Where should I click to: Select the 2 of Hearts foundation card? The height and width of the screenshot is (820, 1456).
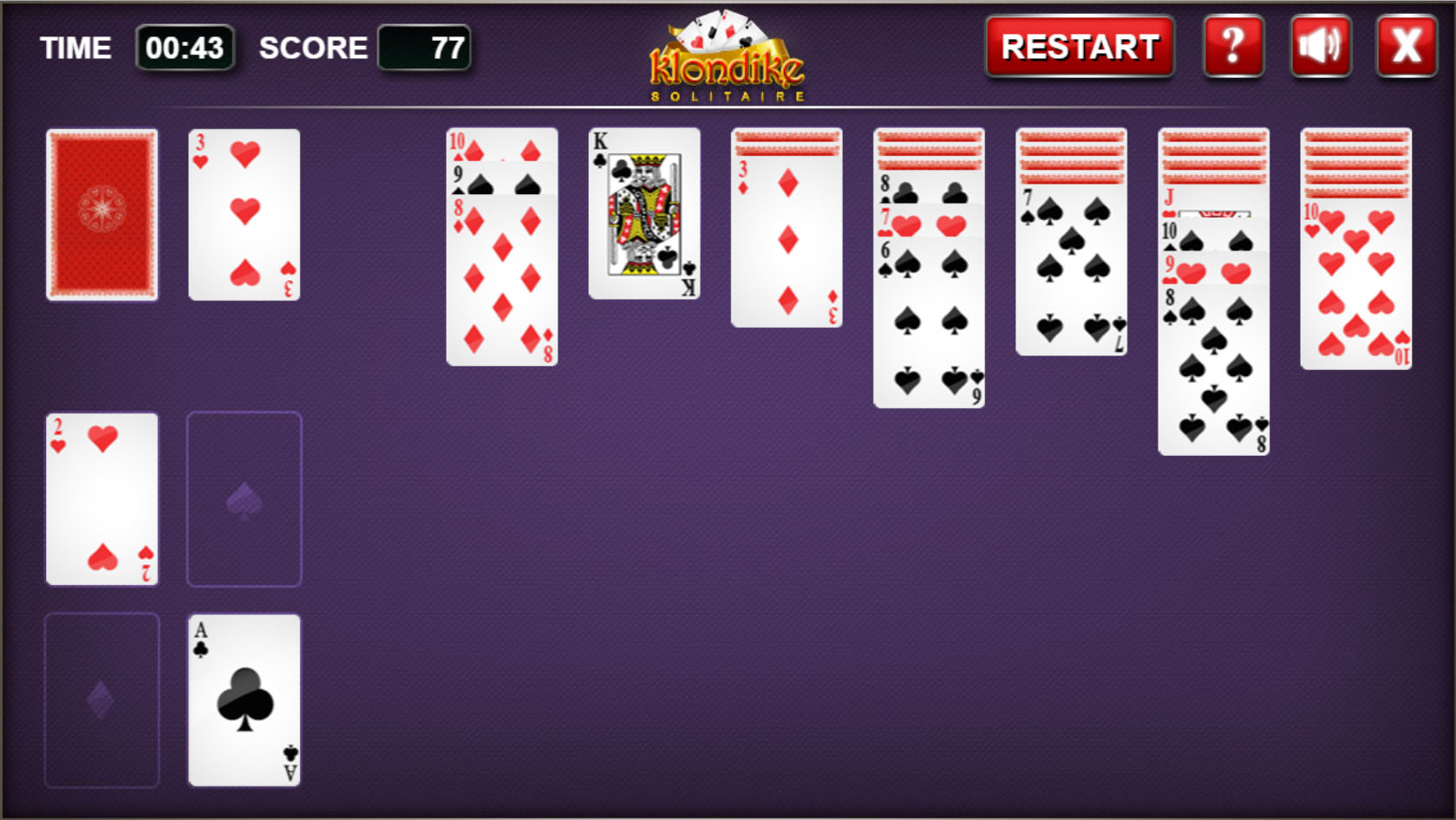[x=101, y=498]
